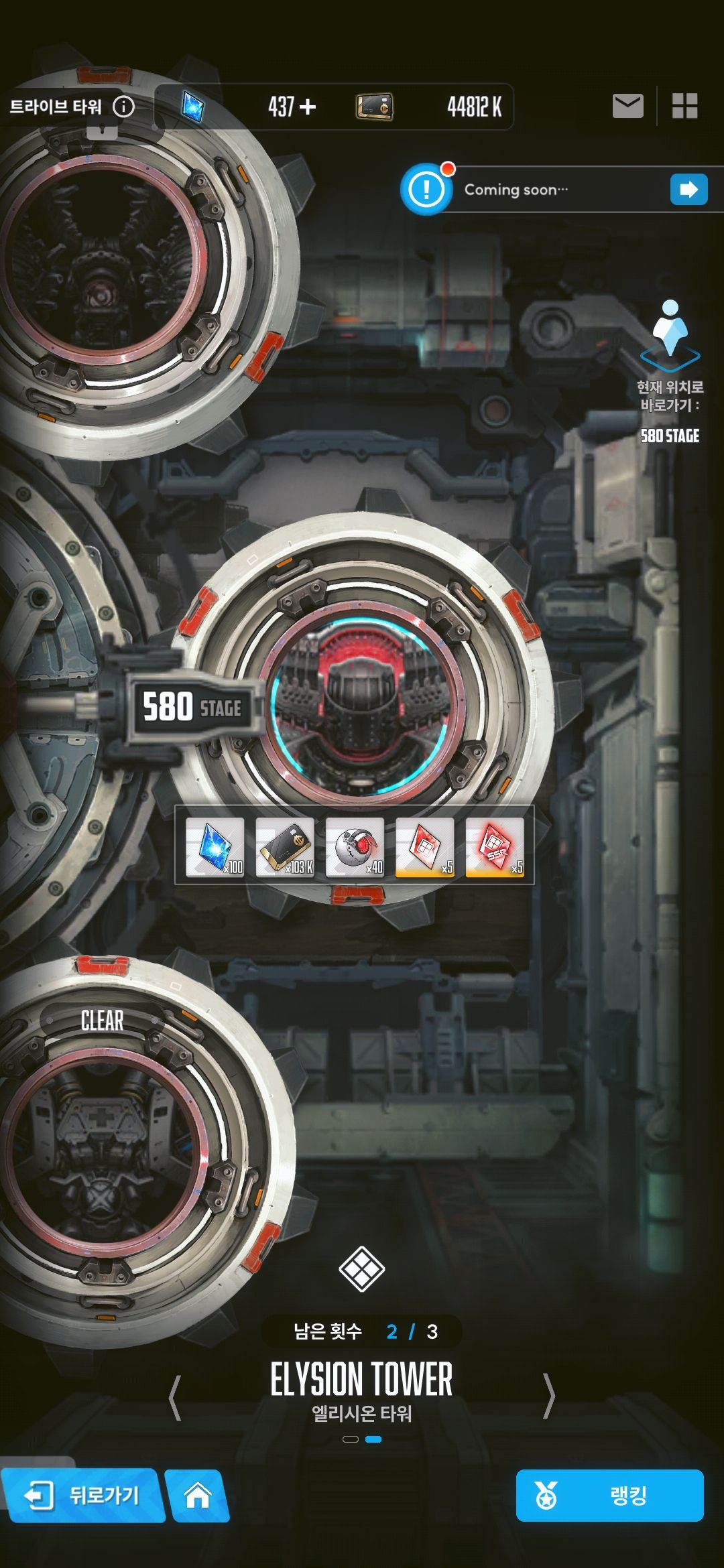Open the Tribe Tower info icon
The image size is (724, 1568).
point(123,107)
